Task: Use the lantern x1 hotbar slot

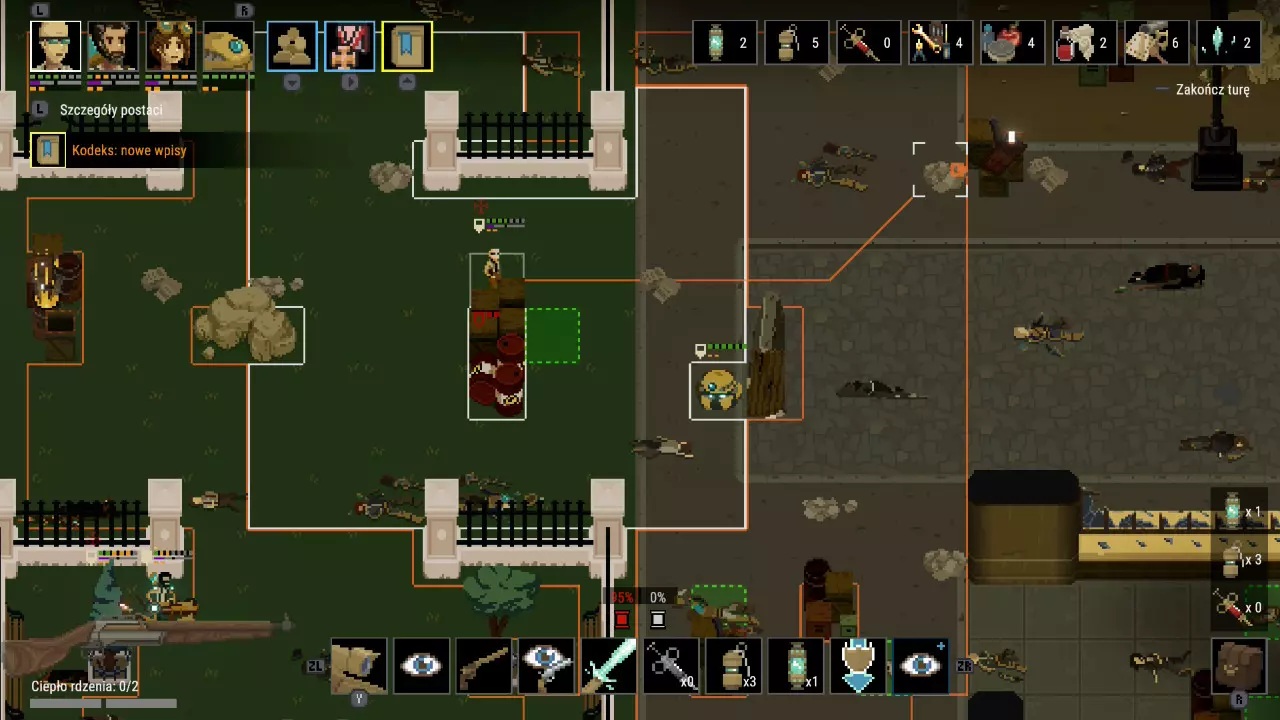Action: coord(796,665)
